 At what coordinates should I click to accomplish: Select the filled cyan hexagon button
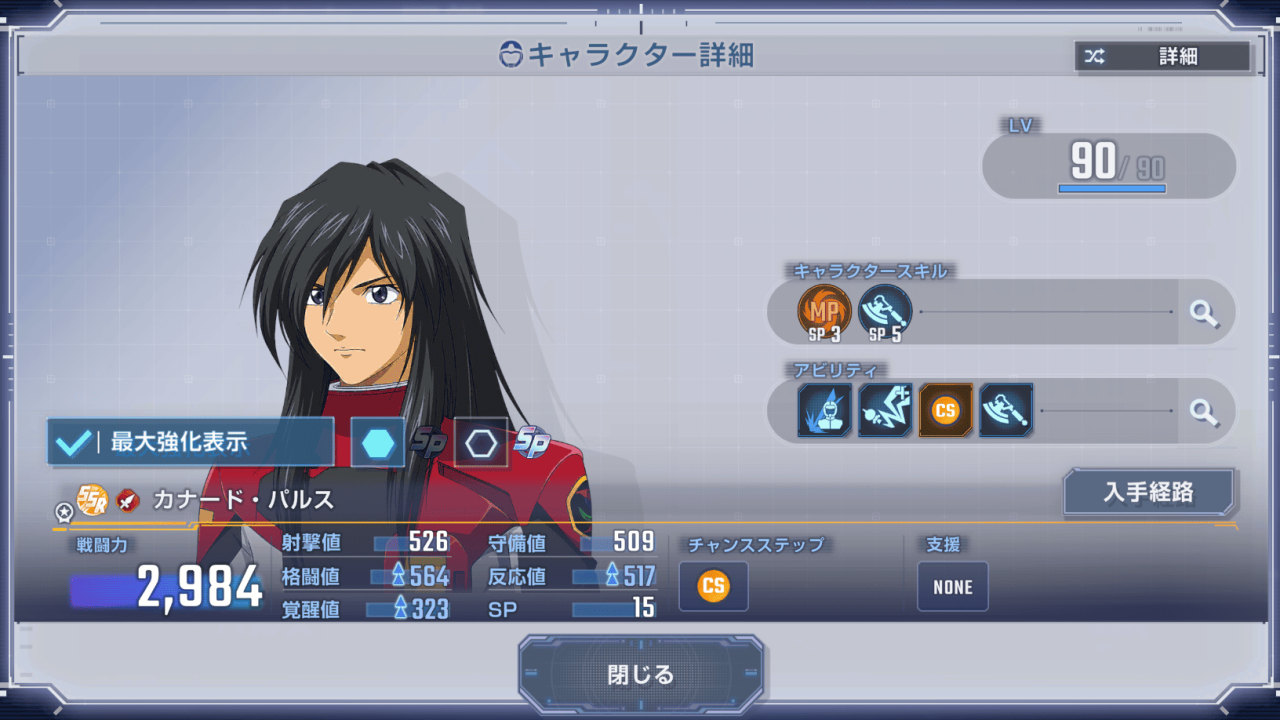coord(378,442)
